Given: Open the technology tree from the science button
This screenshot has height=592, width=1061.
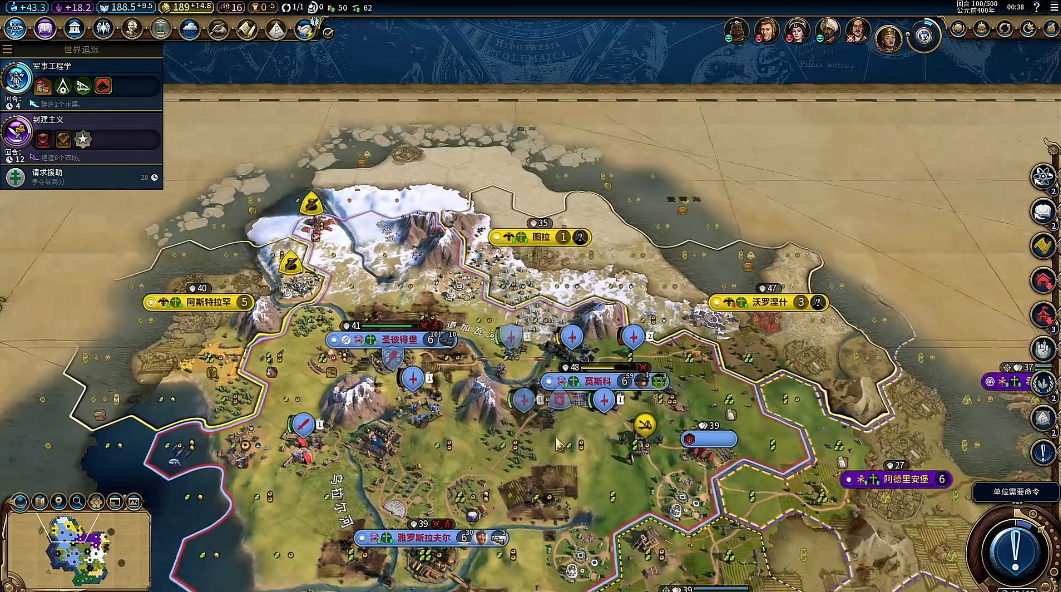Looking at the screenshot, I should pos(15,28).
